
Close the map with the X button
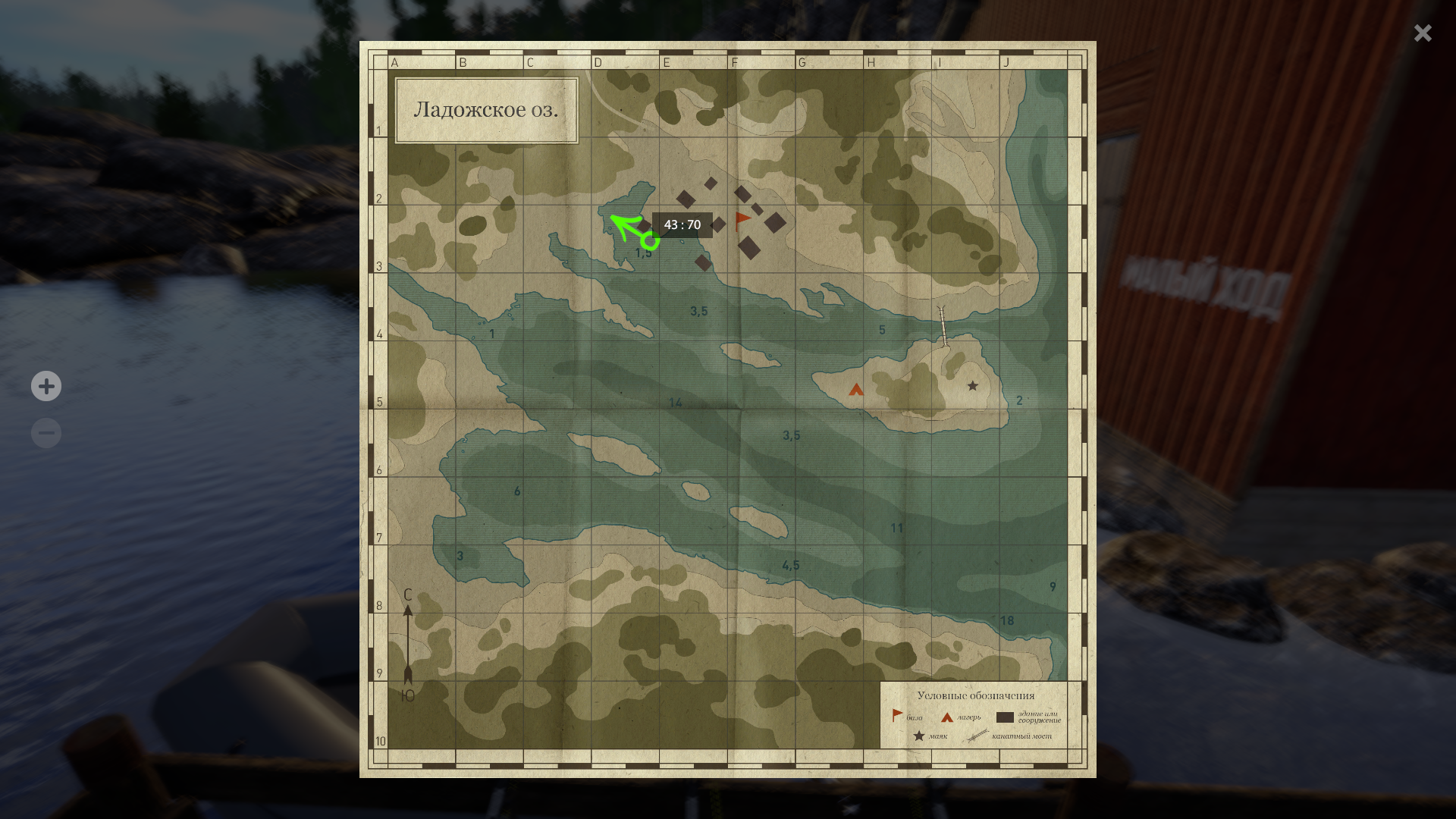coord(1422,33)
